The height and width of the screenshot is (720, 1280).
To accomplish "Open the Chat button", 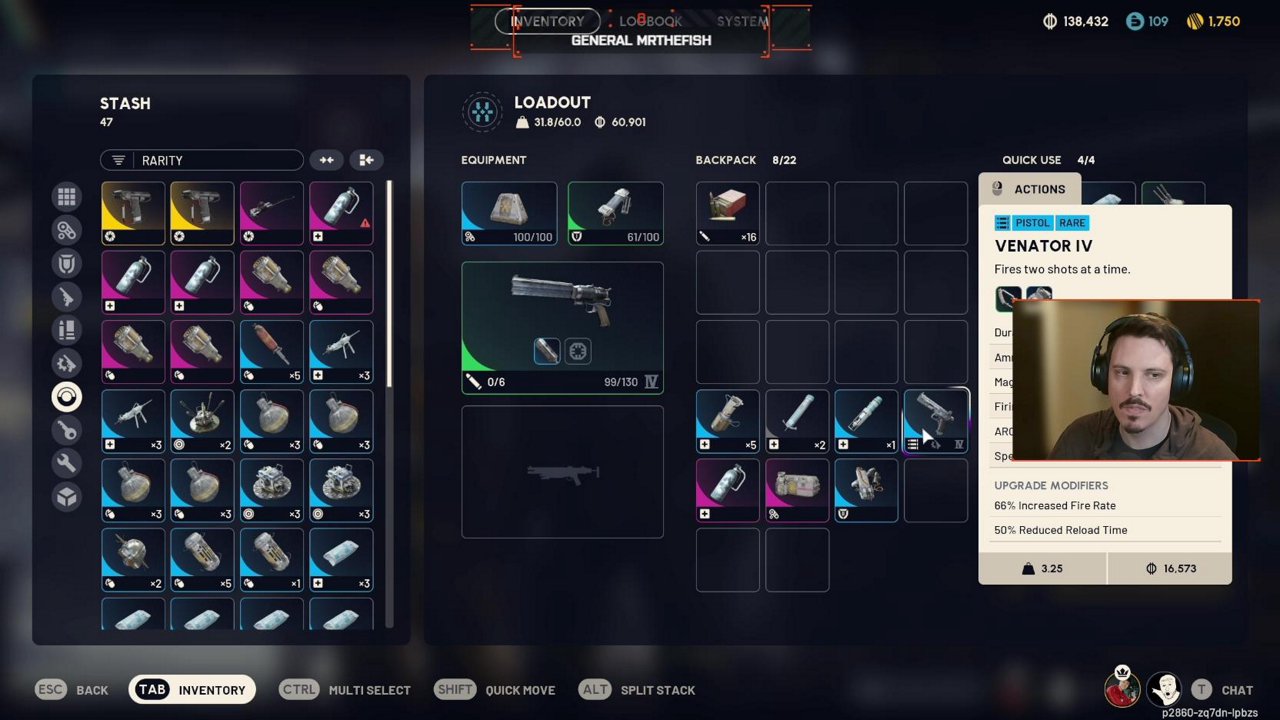I will tap(1223, 690).
